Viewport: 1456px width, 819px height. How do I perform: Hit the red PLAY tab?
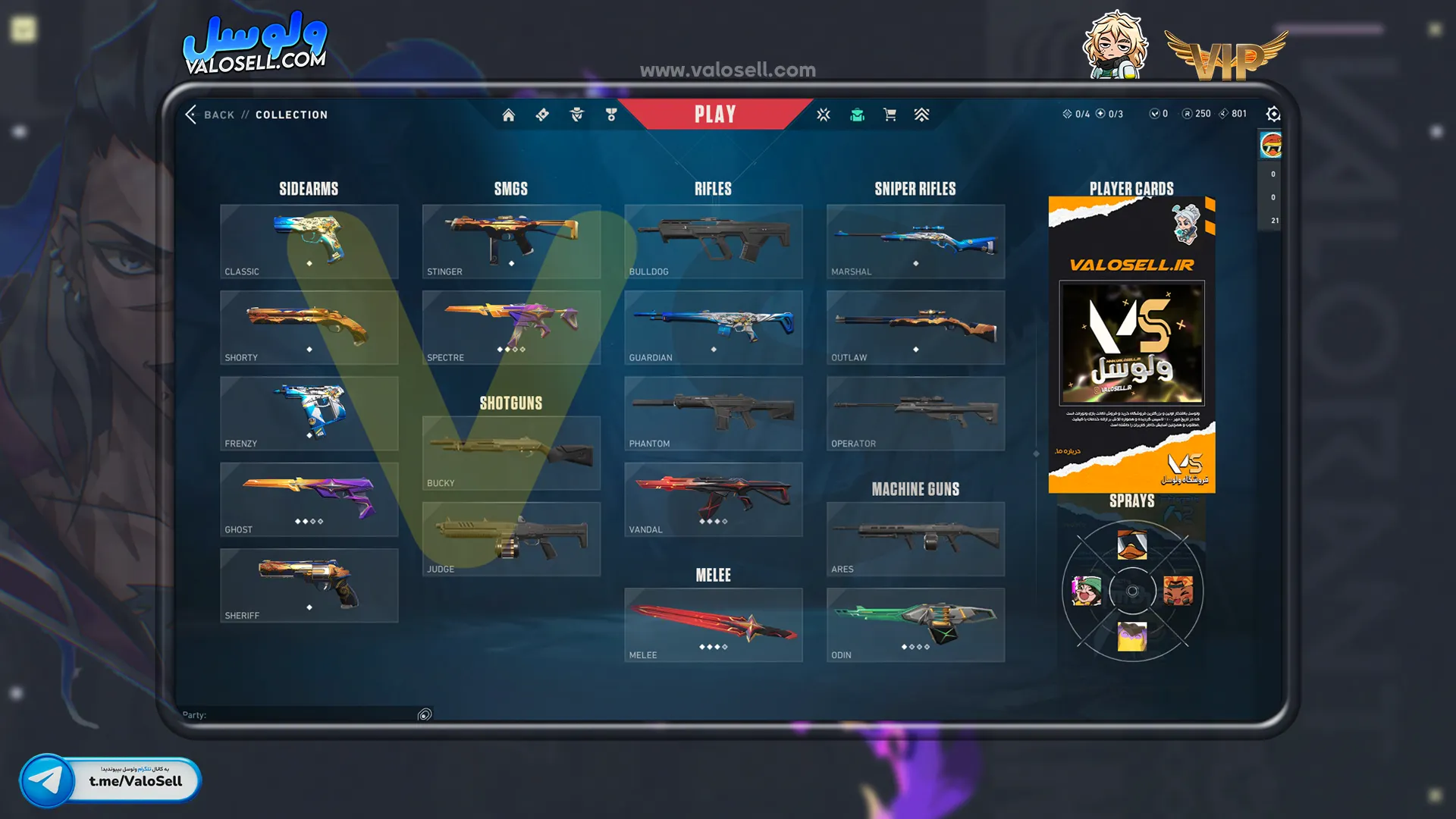pyautogui.click(x=714, y=115)
